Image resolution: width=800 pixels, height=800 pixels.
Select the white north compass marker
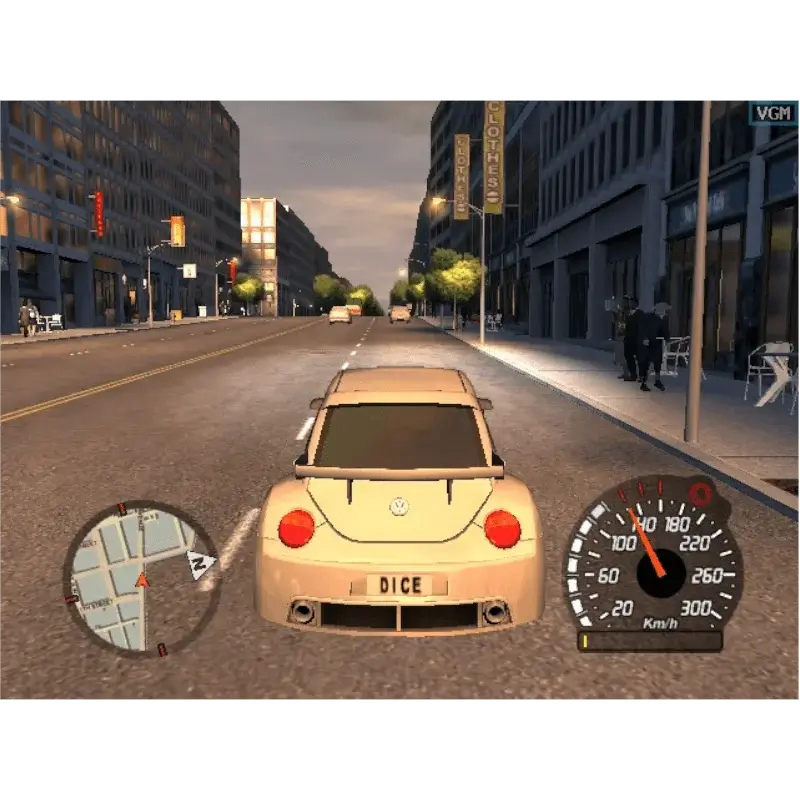[x=202, y=565]
